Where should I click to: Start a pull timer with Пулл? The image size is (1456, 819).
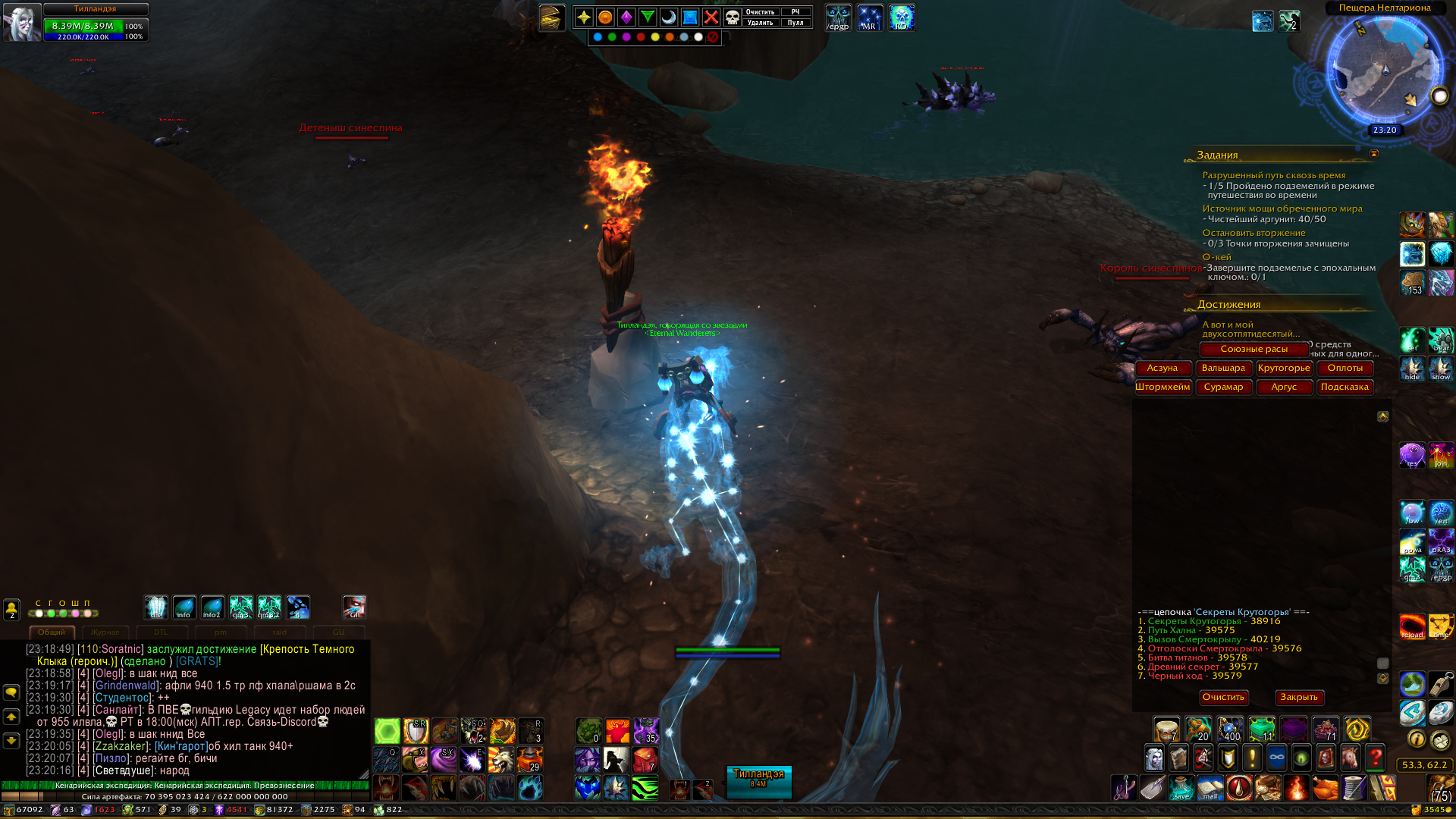[795, 23]
